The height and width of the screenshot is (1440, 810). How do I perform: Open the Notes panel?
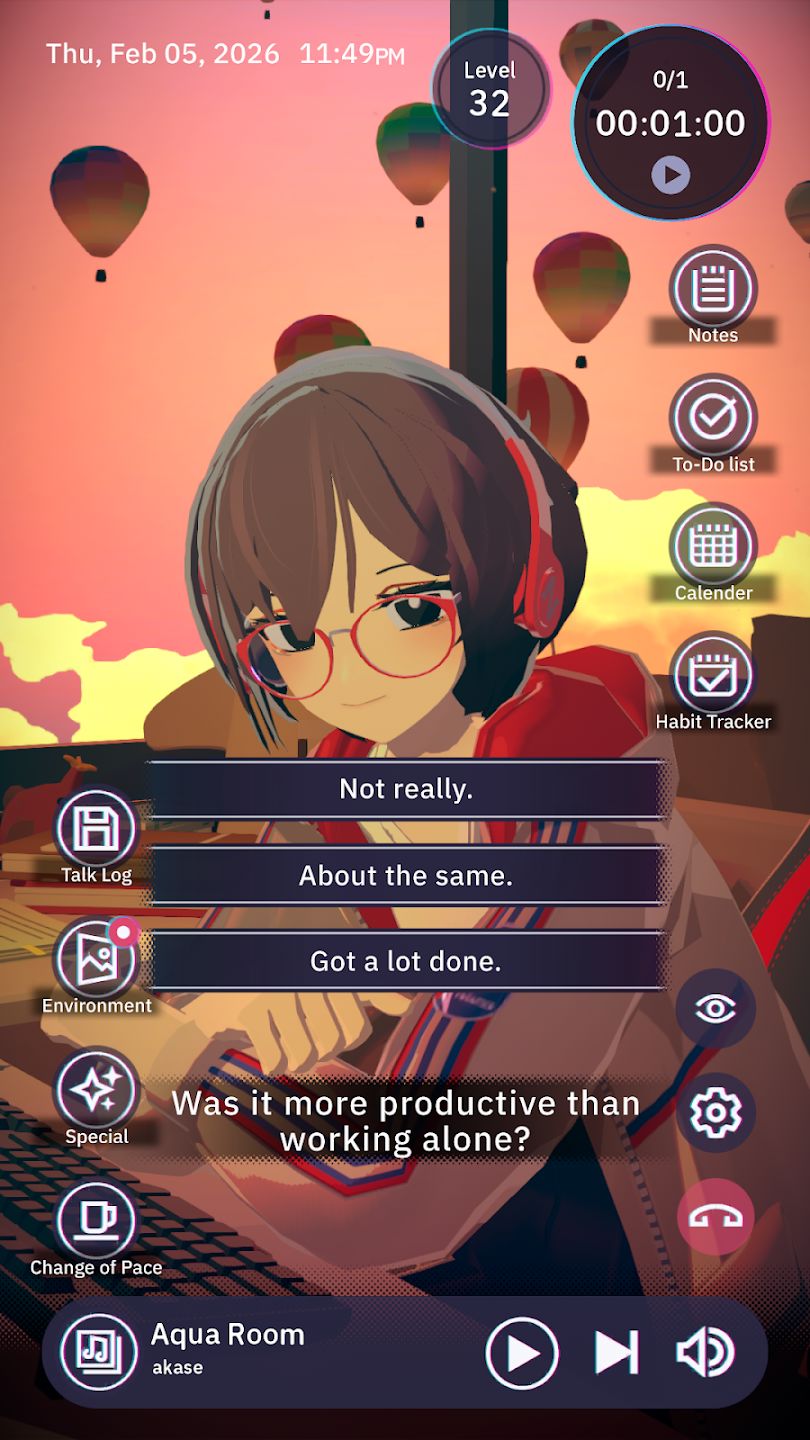tap(712, 291)
